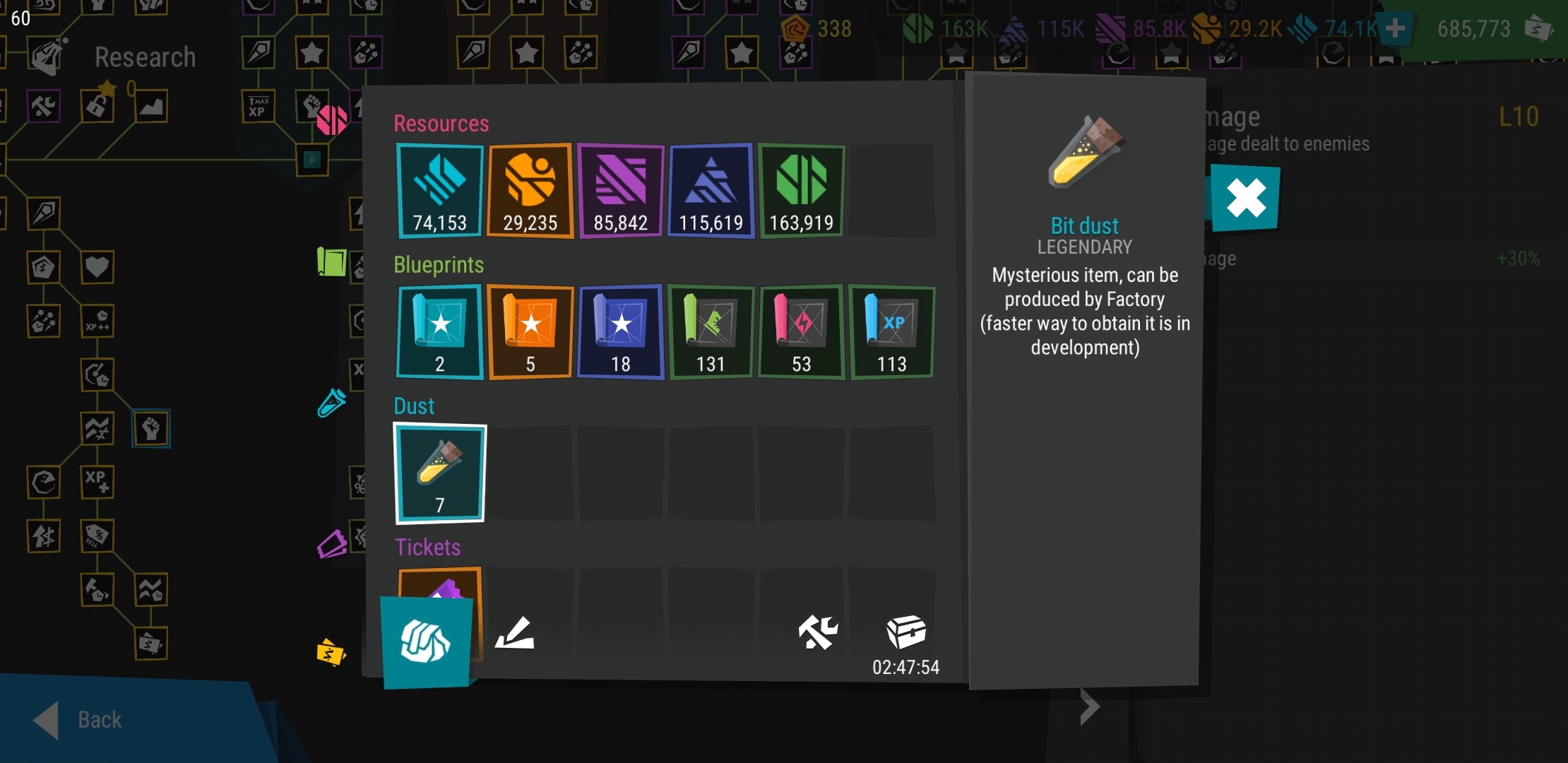Screen dimensions: 1568x763
Task: Select the pink lightning blueprint with count 53
Action: [x=801, y=332]
